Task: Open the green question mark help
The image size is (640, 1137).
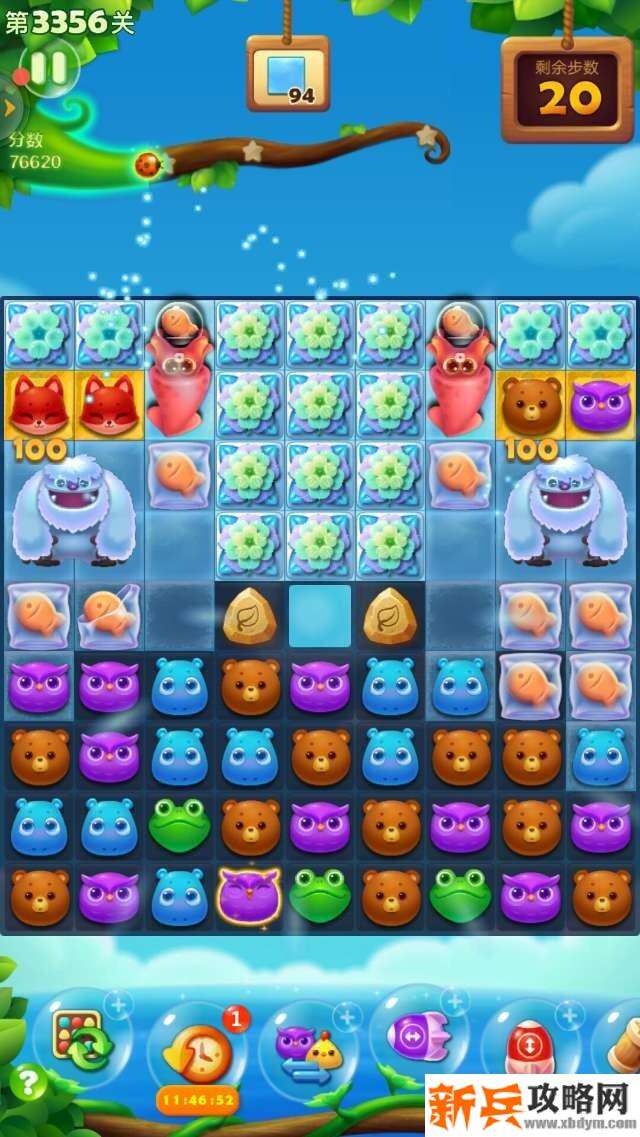Action: (x=28, y=1082)
